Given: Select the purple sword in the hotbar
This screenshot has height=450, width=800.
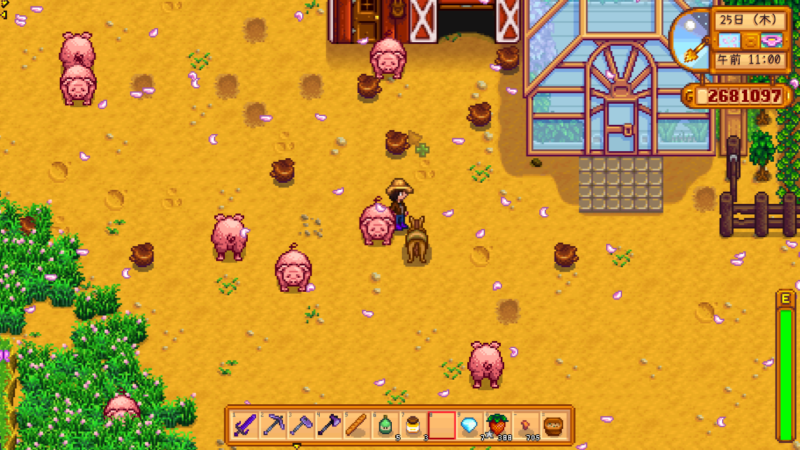Looking at the screenshot, I should pyautogui.click(x=245, y=425).
